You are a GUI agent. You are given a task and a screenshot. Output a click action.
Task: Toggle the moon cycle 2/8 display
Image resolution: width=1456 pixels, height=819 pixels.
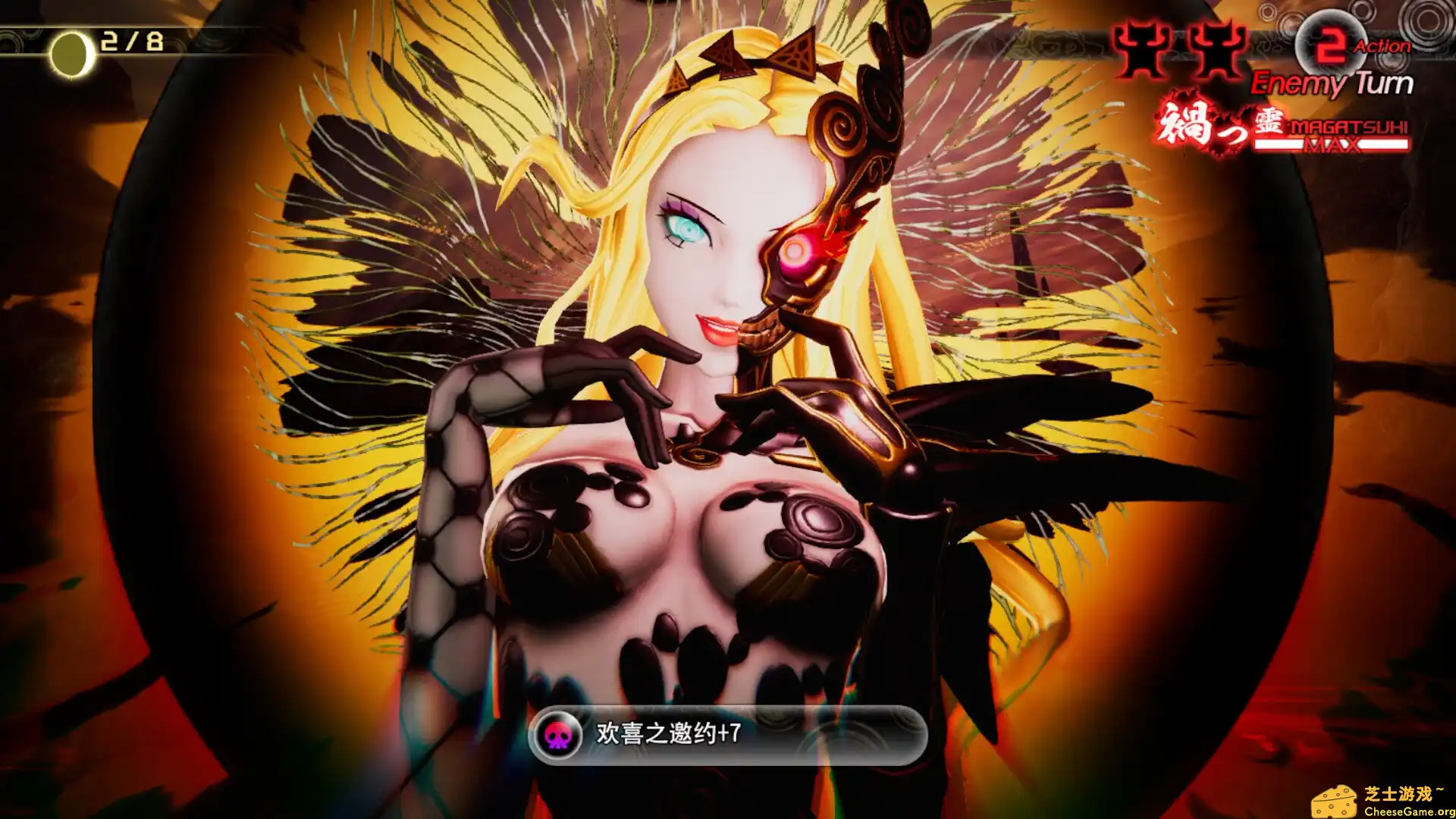coord(133,42)
